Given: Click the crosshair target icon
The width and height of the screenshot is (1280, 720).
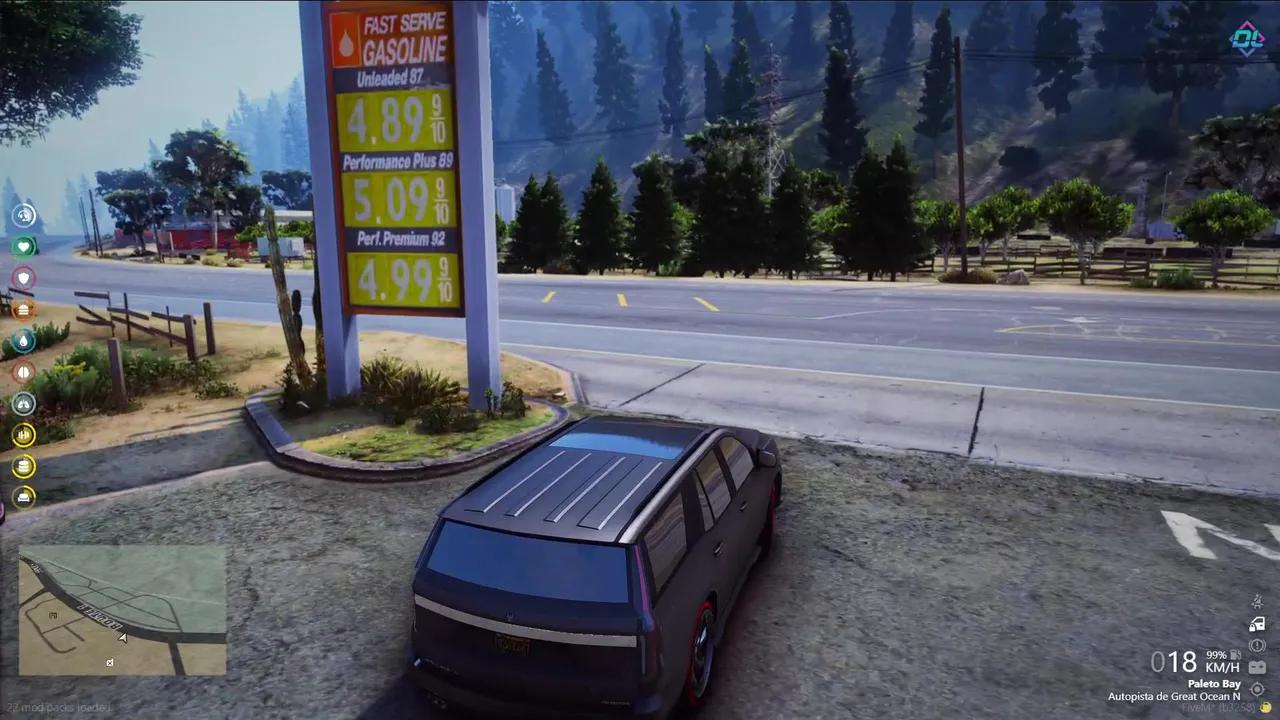Looking at the screenshot, I should coord(1257,689).
